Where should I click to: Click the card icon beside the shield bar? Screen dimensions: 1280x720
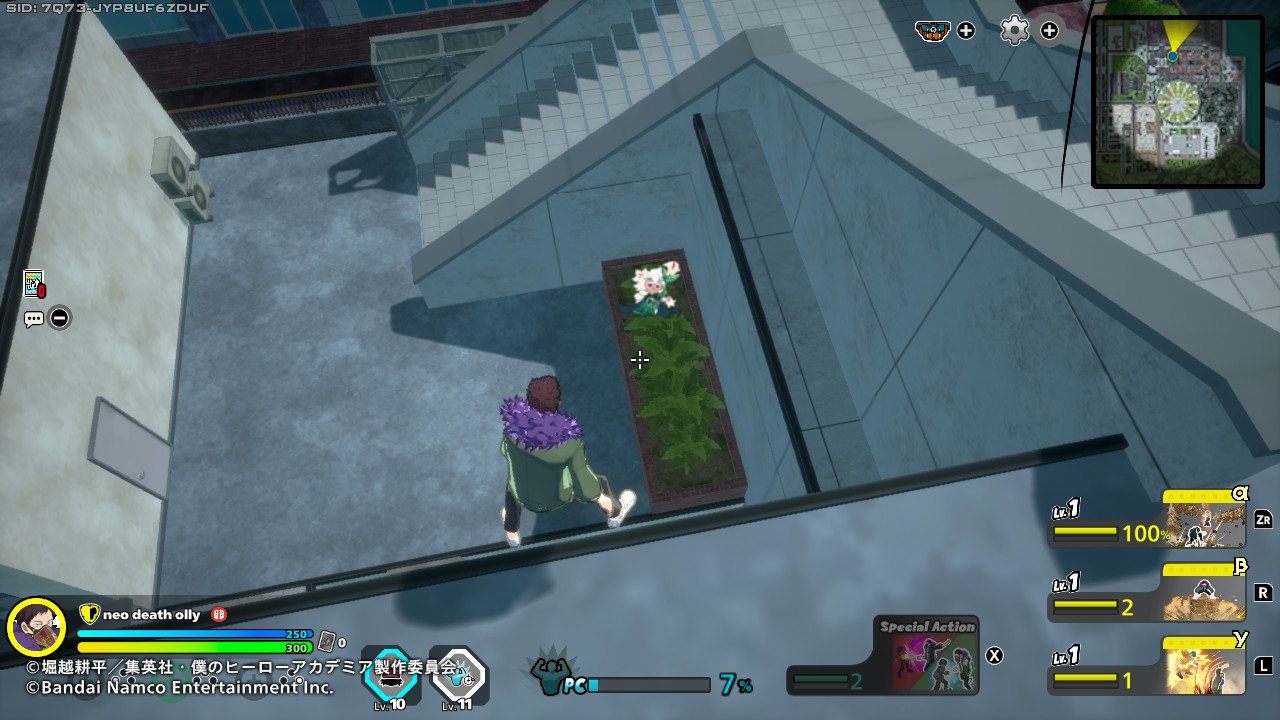pos(326,641)
